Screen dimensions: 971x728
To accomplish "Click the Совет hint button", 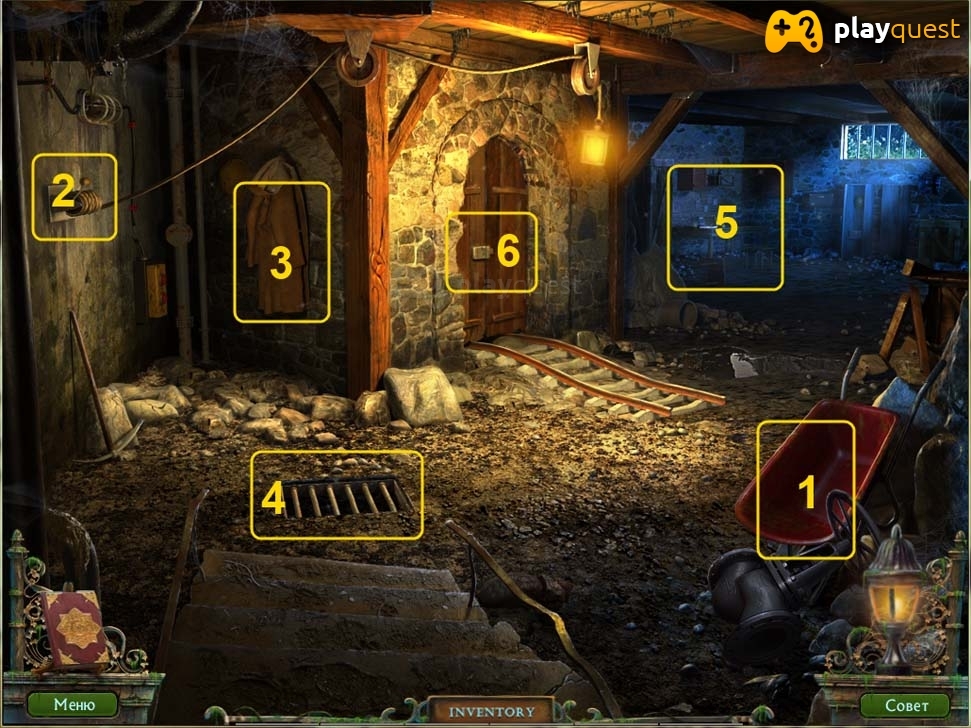I will 905,705.
